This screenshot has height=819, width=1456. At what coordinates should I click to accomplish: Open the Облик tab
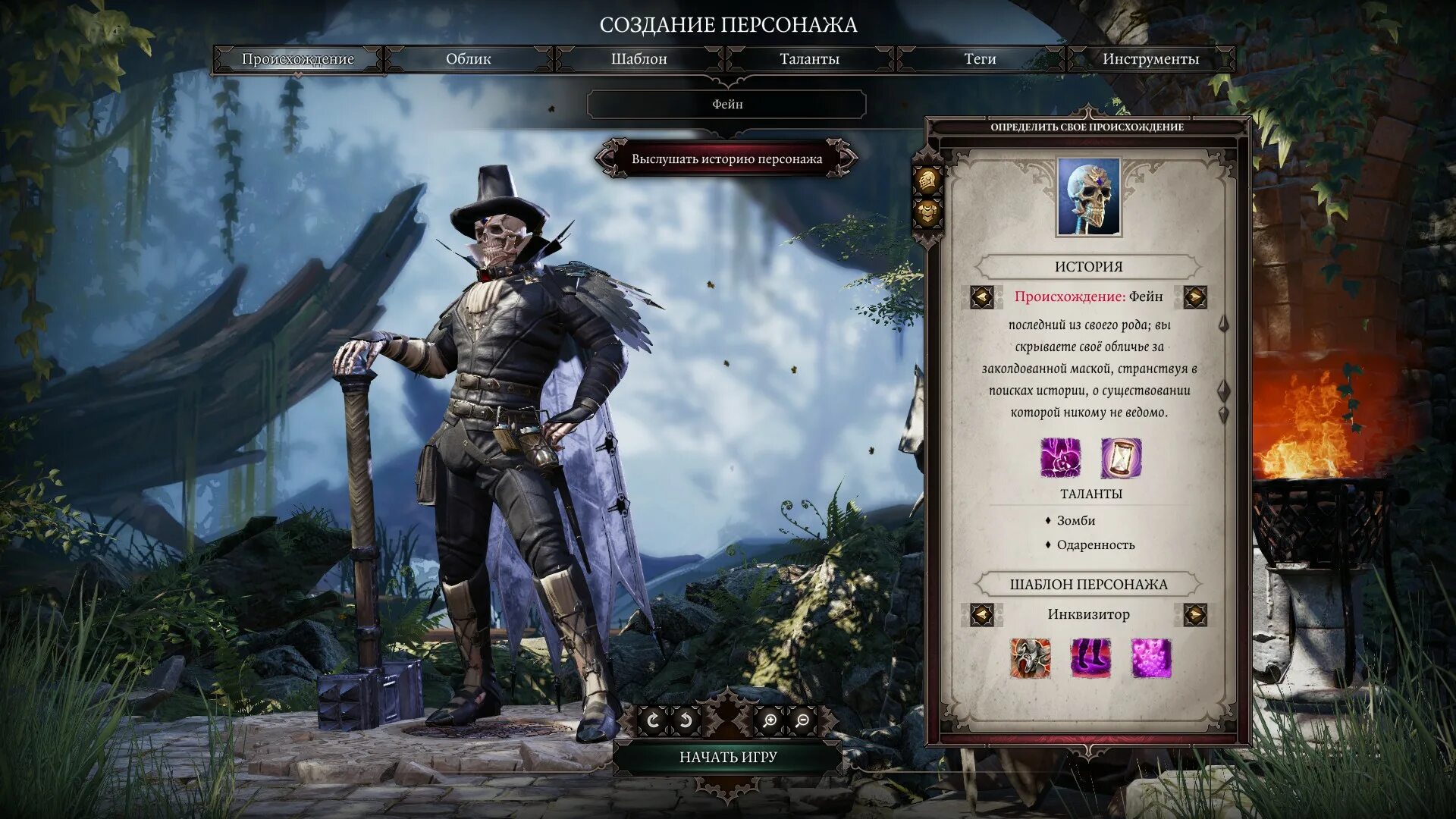pos(468,59)
